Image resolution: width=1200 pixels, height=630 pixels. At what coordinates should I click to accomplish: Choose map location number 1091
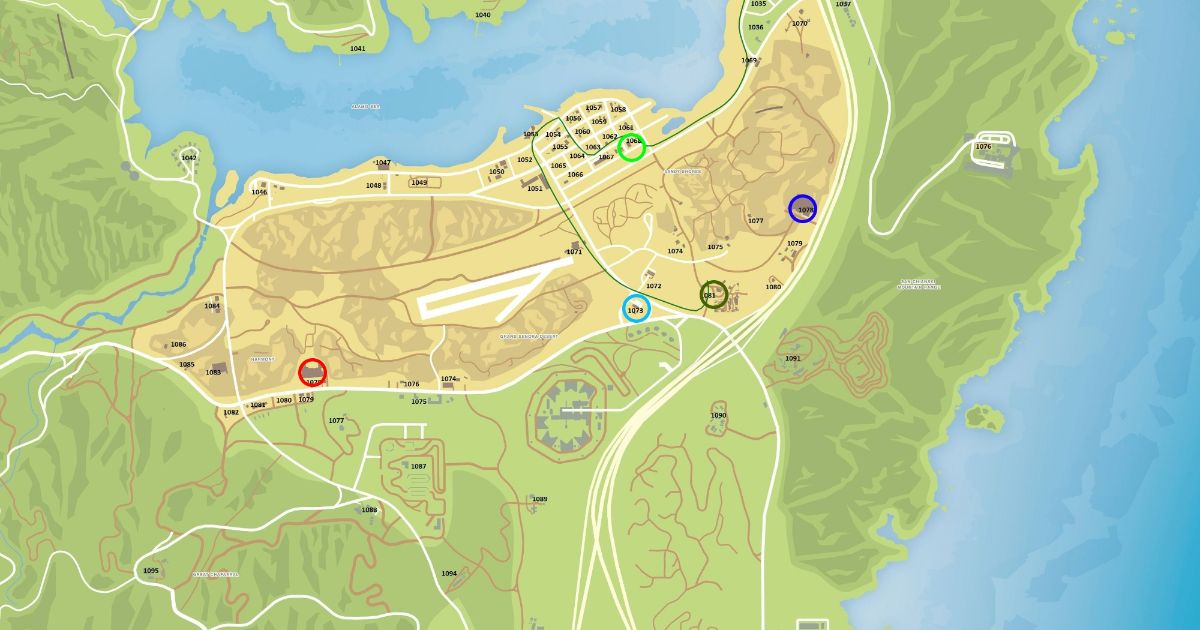click(x=793, y=358)
